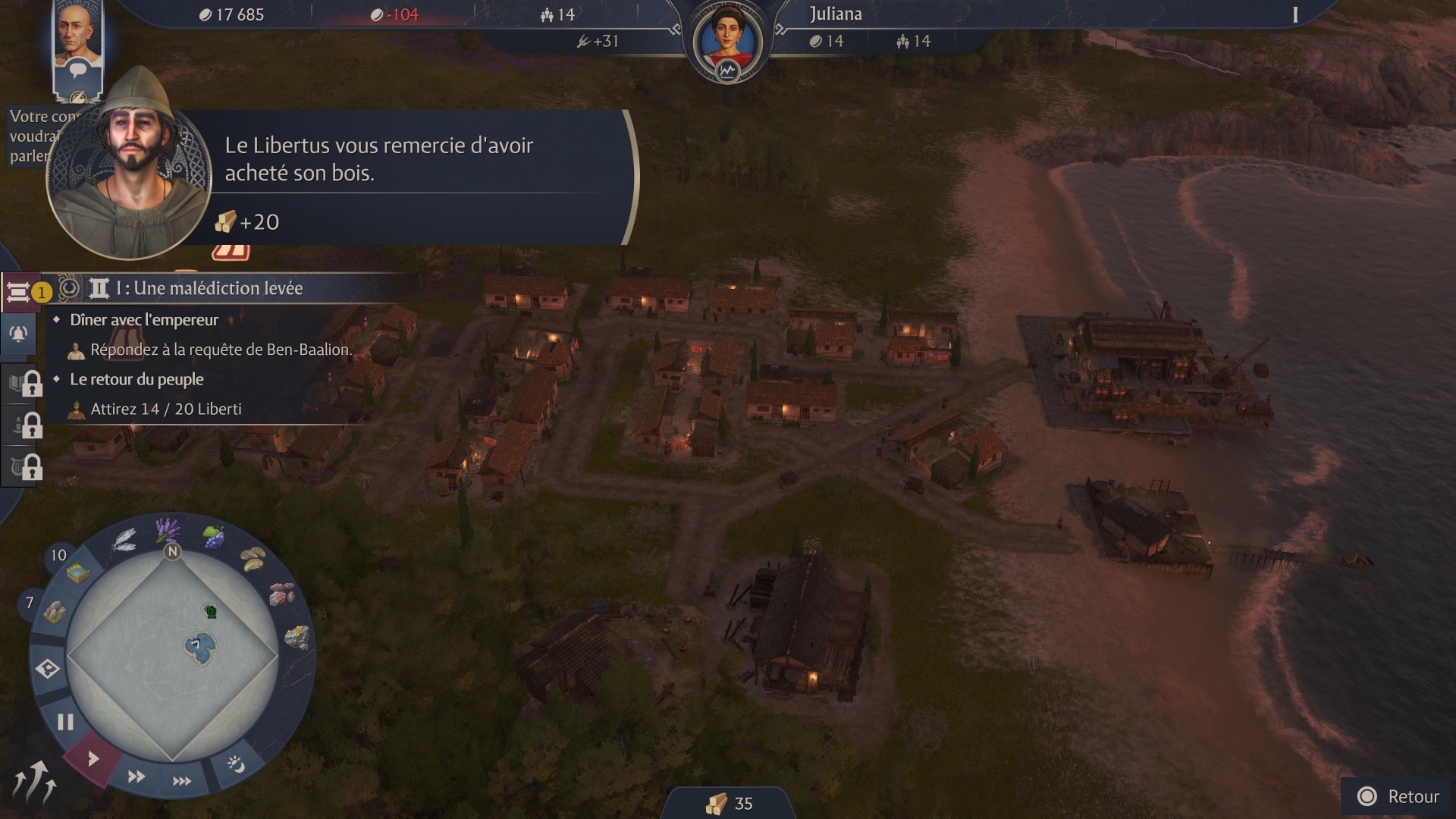Click the circular minimap
Screen dimensions: 1456x819
pos(172,654)
